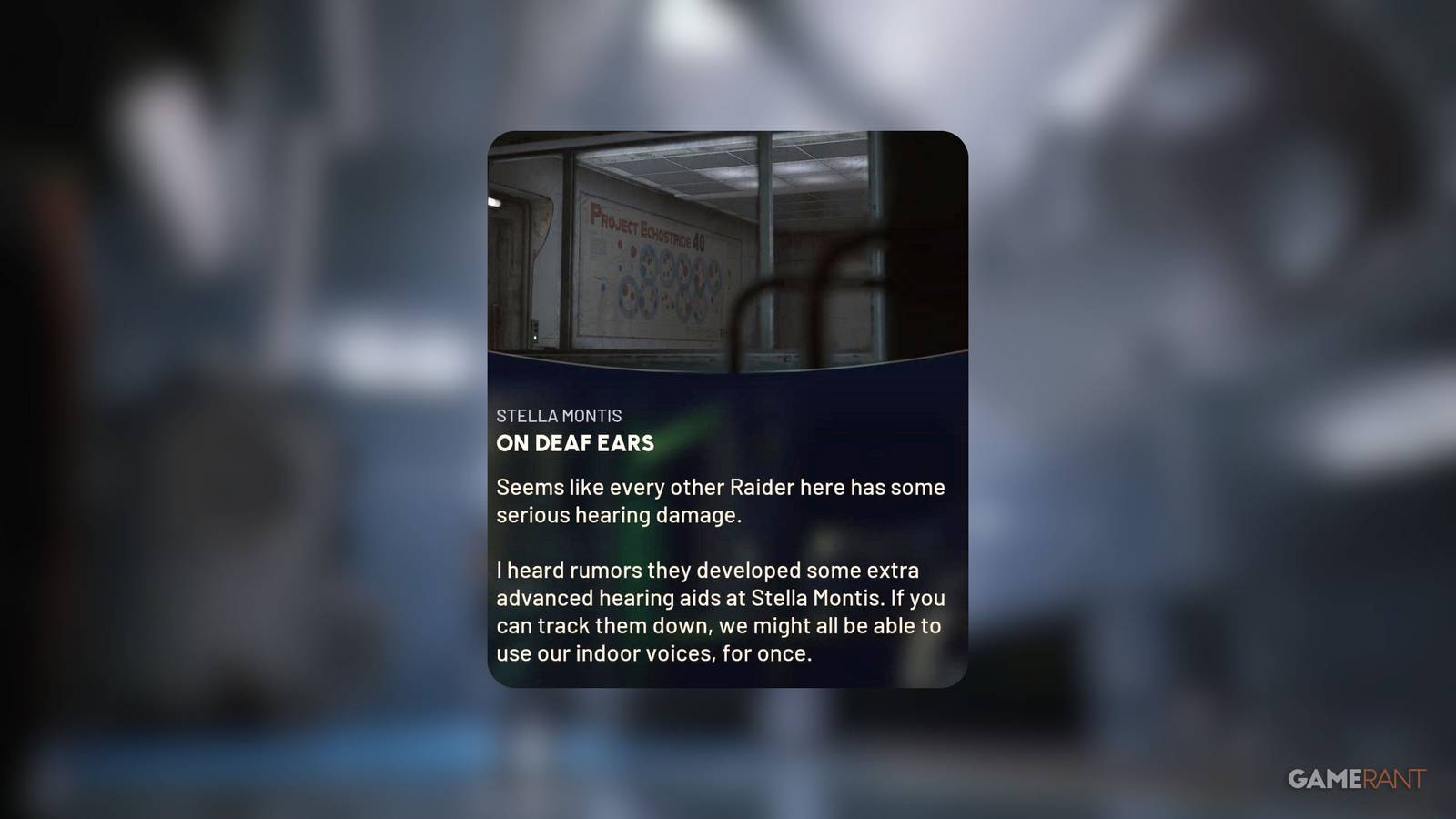Click the GameRant logo watermark
Screen dimensions: 1456x819
click(x=1356, y=779)
